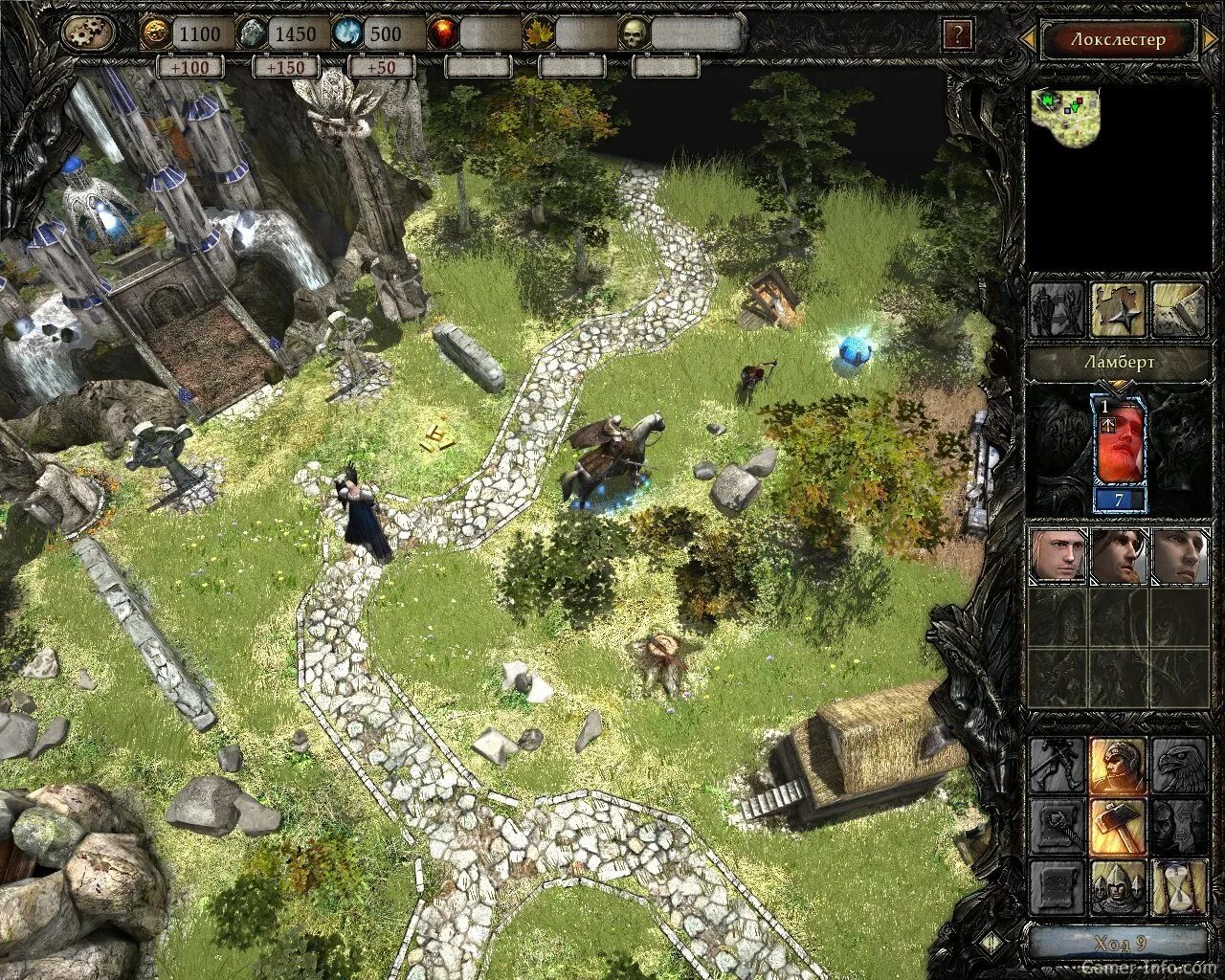Select the middle dark-haired hero portrait
1225x980 pixels.
coord(1118,555)
